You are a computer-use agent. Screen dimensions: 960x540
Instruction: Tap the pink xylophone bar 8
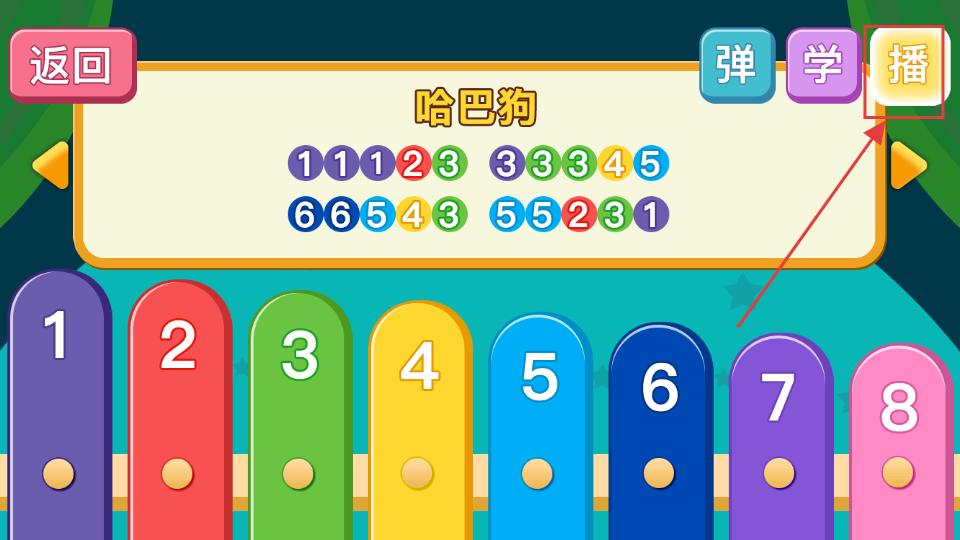899,445
